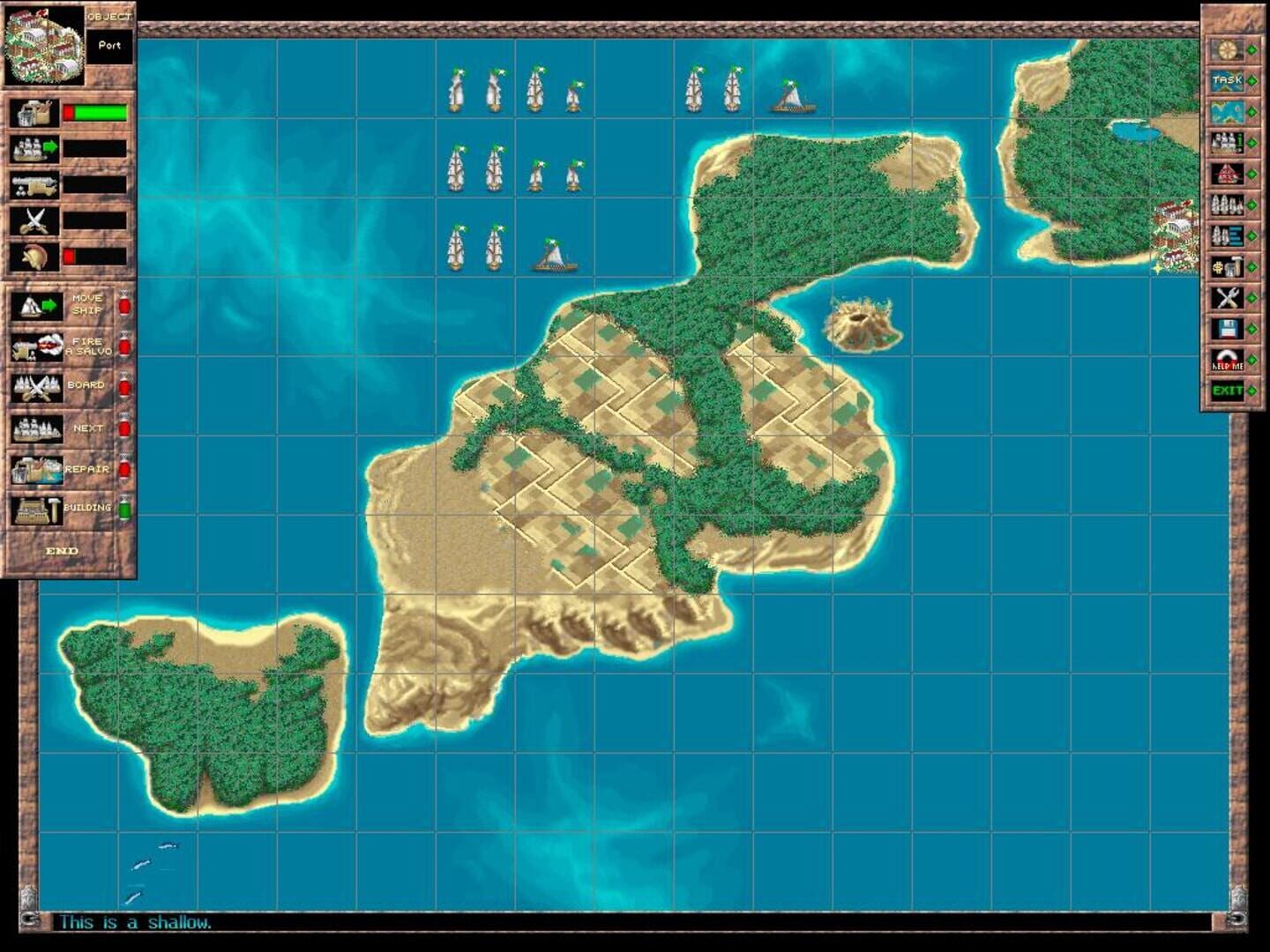The height and width of the screenshot is (952, 1270).
Task: Click the save floppy disk icon
Action: click(x=1226, y=329)
